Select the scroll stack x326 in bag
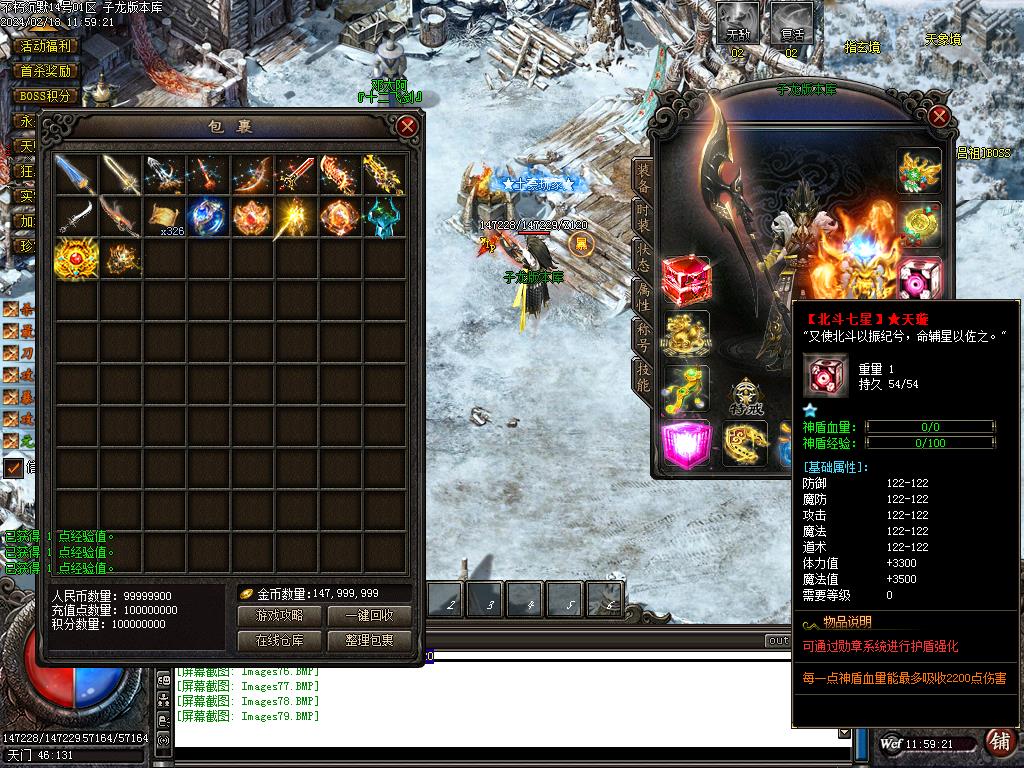The width and height of the screenshot is (1024, 768). pos(164,216)
